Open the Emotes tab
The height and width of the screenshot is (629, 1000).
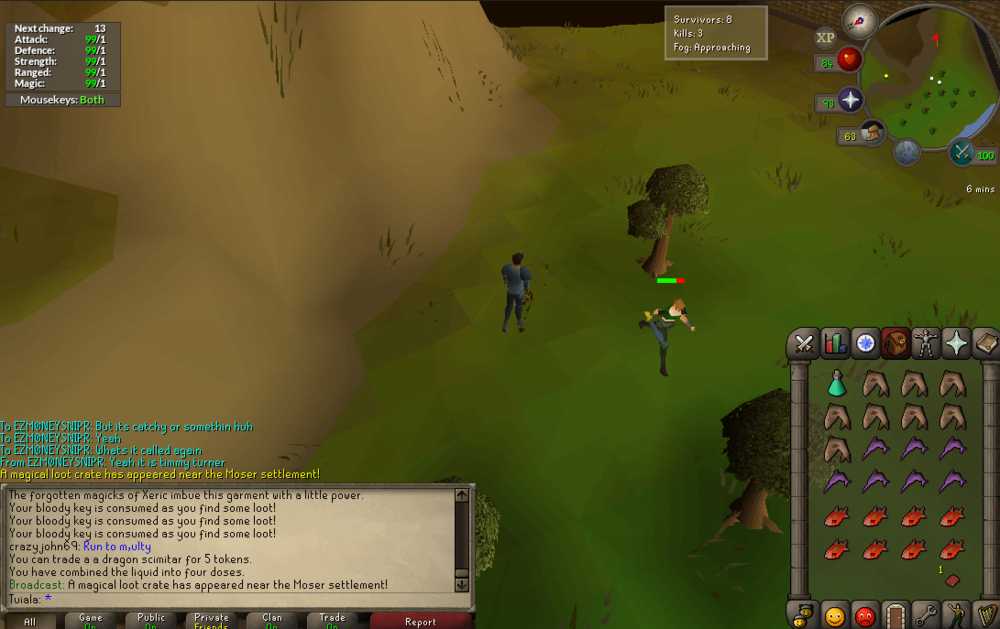[958, 613]
